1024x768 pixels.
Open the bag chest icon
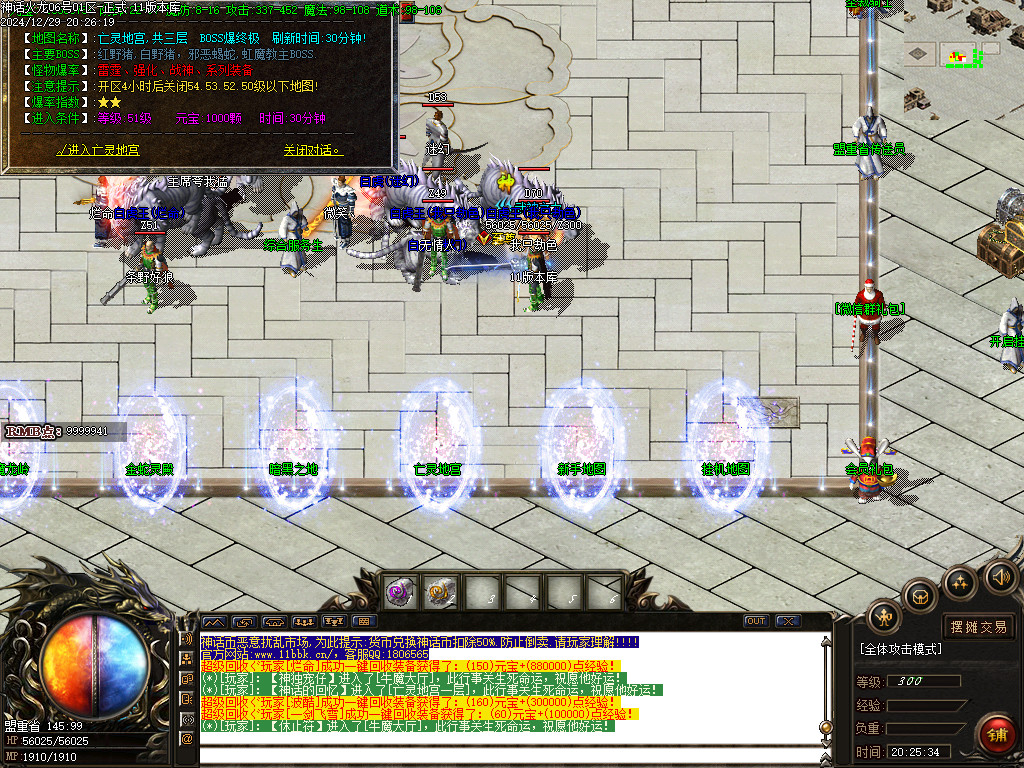[919, 597]
